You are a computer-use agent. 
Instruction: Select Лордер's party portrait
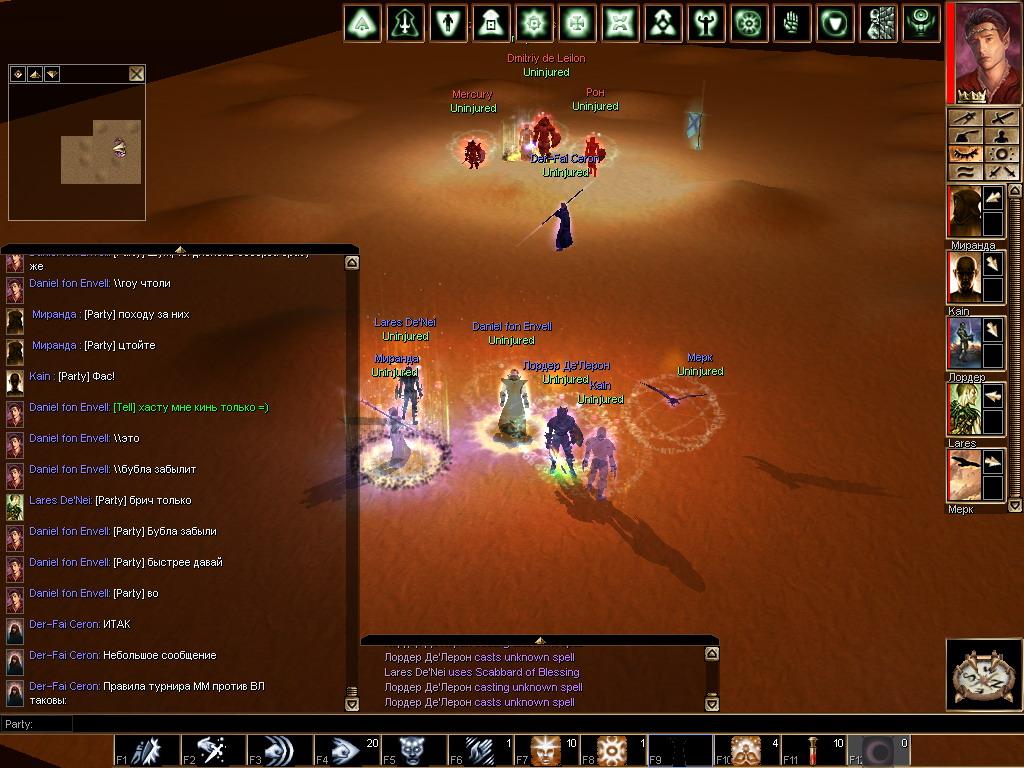tap(964, 344)
